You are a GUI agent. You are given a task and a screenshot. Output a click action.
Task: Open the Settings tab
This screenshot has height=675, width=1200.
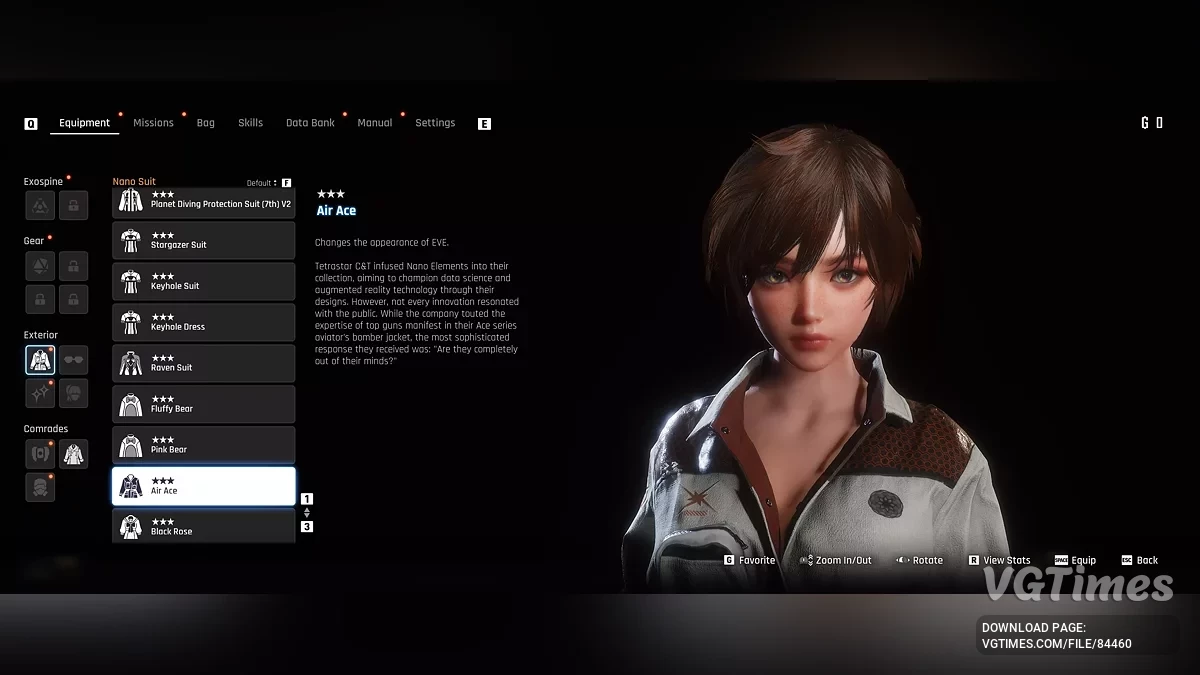(x=435, y=123)
